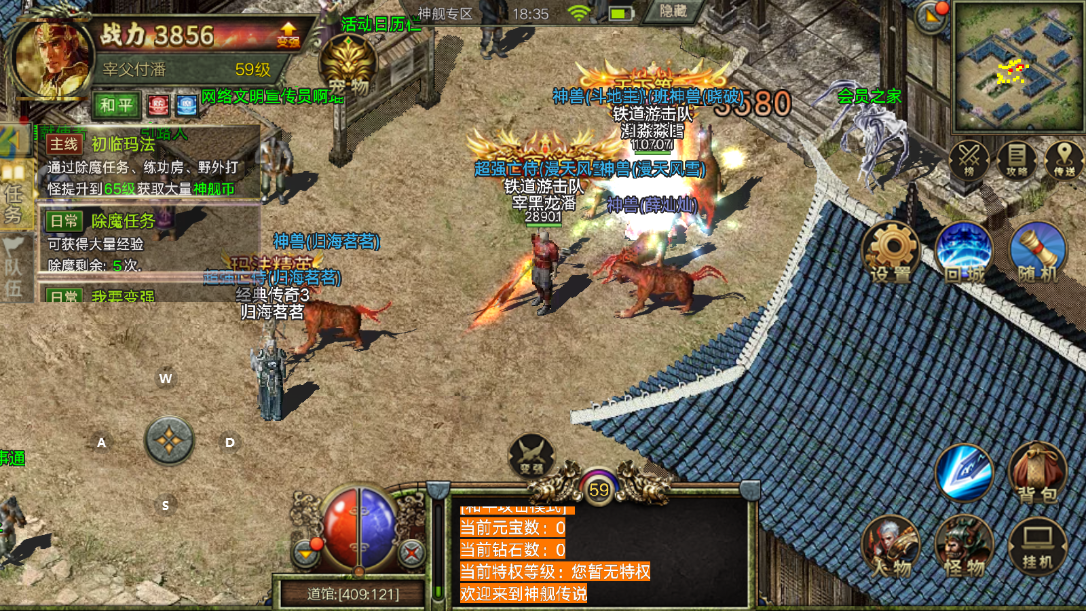Image resolution: width=1086 pixels, height=611 pixels.
Task: Open the 攻略 strategy guide
Action: pos(1016,160)
